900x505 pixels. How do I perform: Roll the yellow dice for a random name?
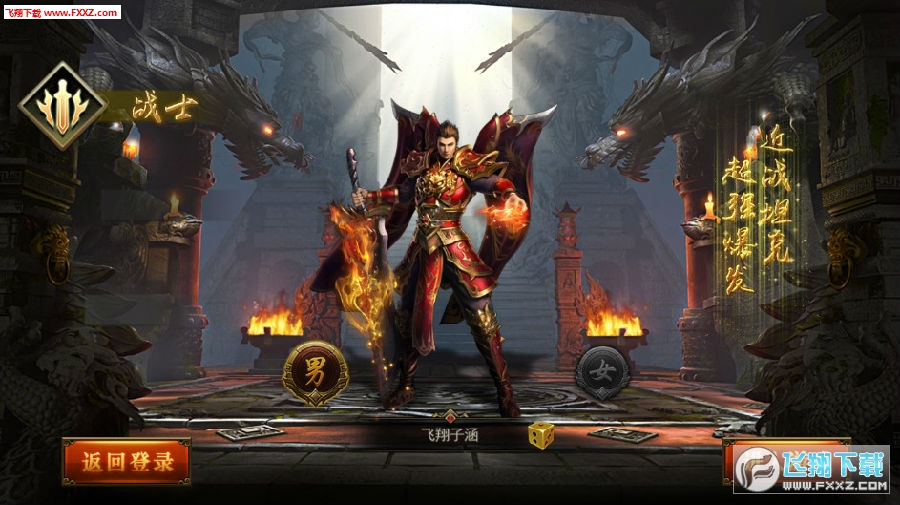coord(541,436)
